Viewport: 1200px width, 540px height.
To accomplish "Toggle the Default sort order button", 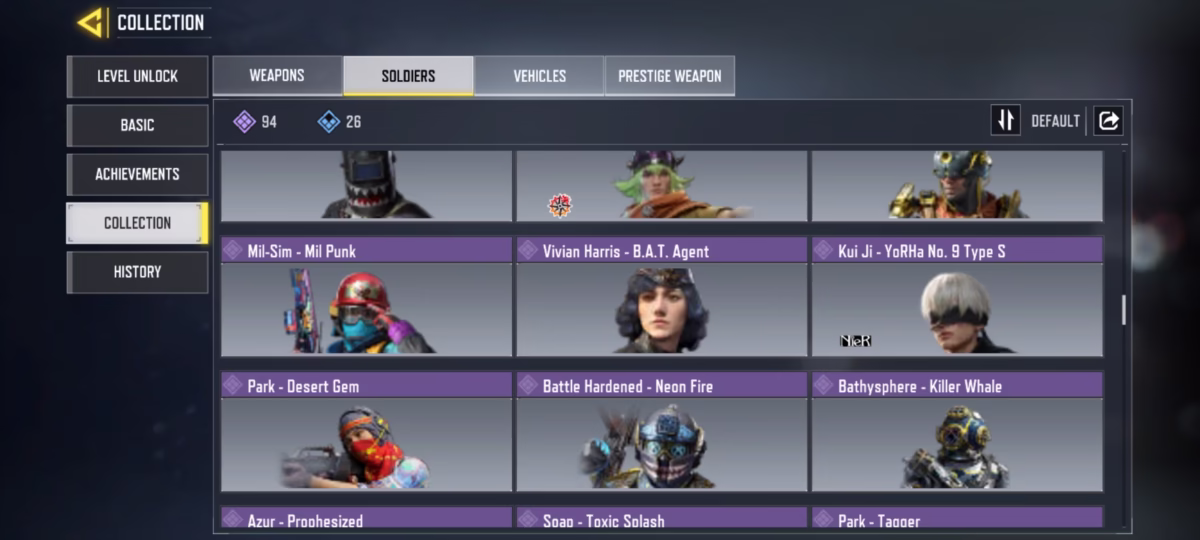I will point(1005,121).
